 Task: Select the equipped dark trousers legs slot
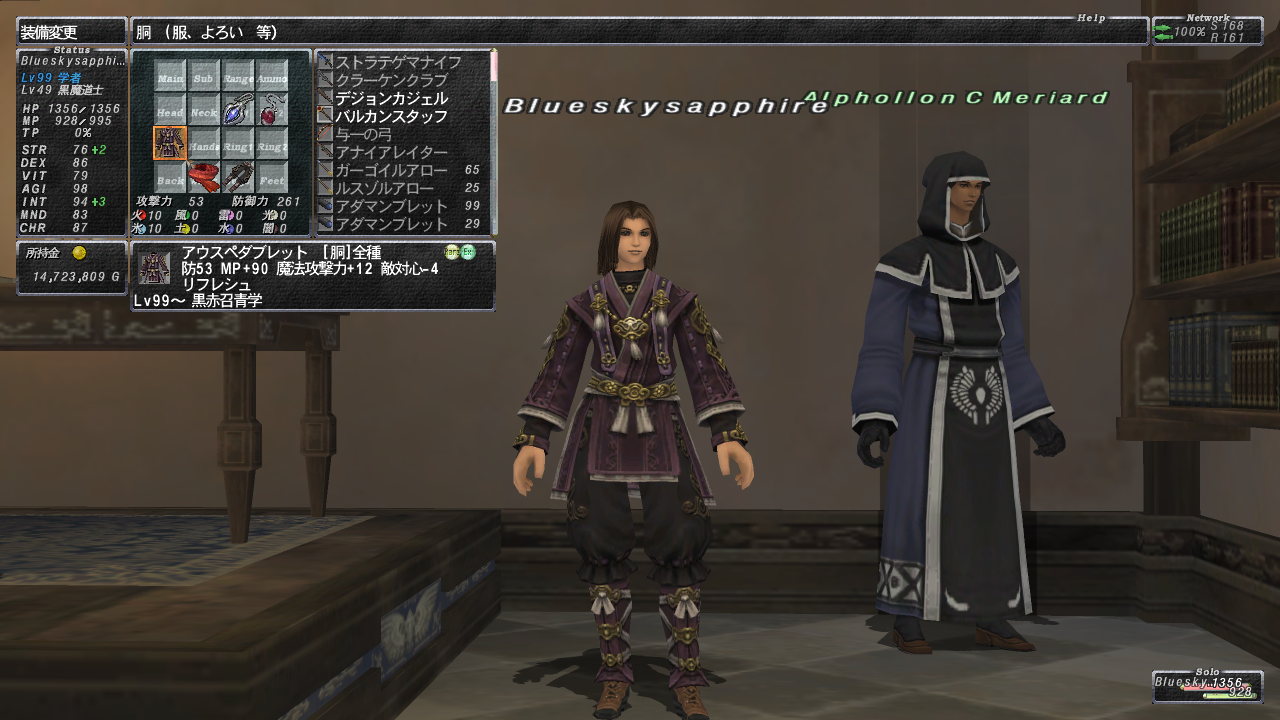tap(238, 179)
